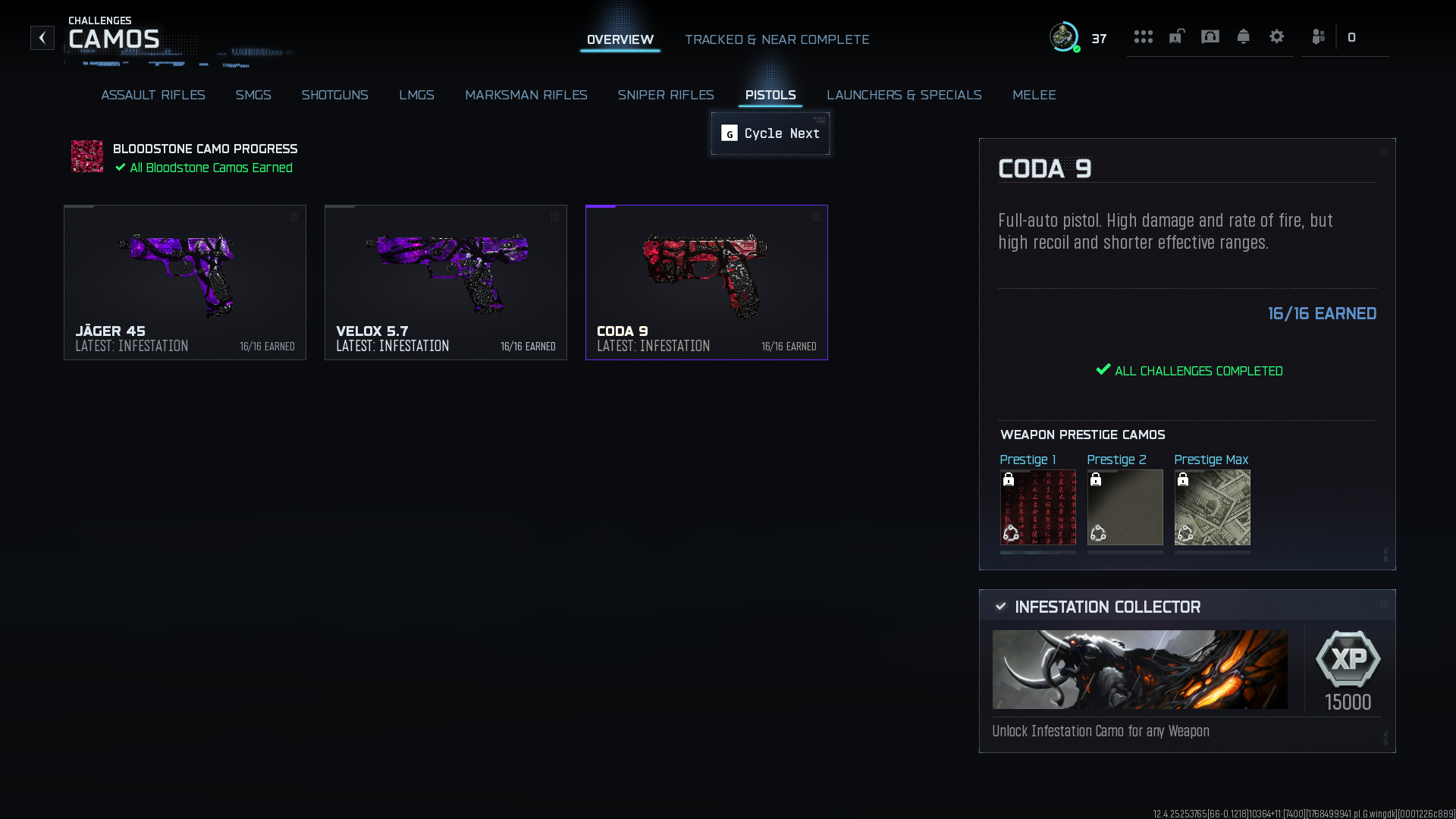Select the Overview tab
This screenshot has height=819, width=1456.
click(620, 39)
